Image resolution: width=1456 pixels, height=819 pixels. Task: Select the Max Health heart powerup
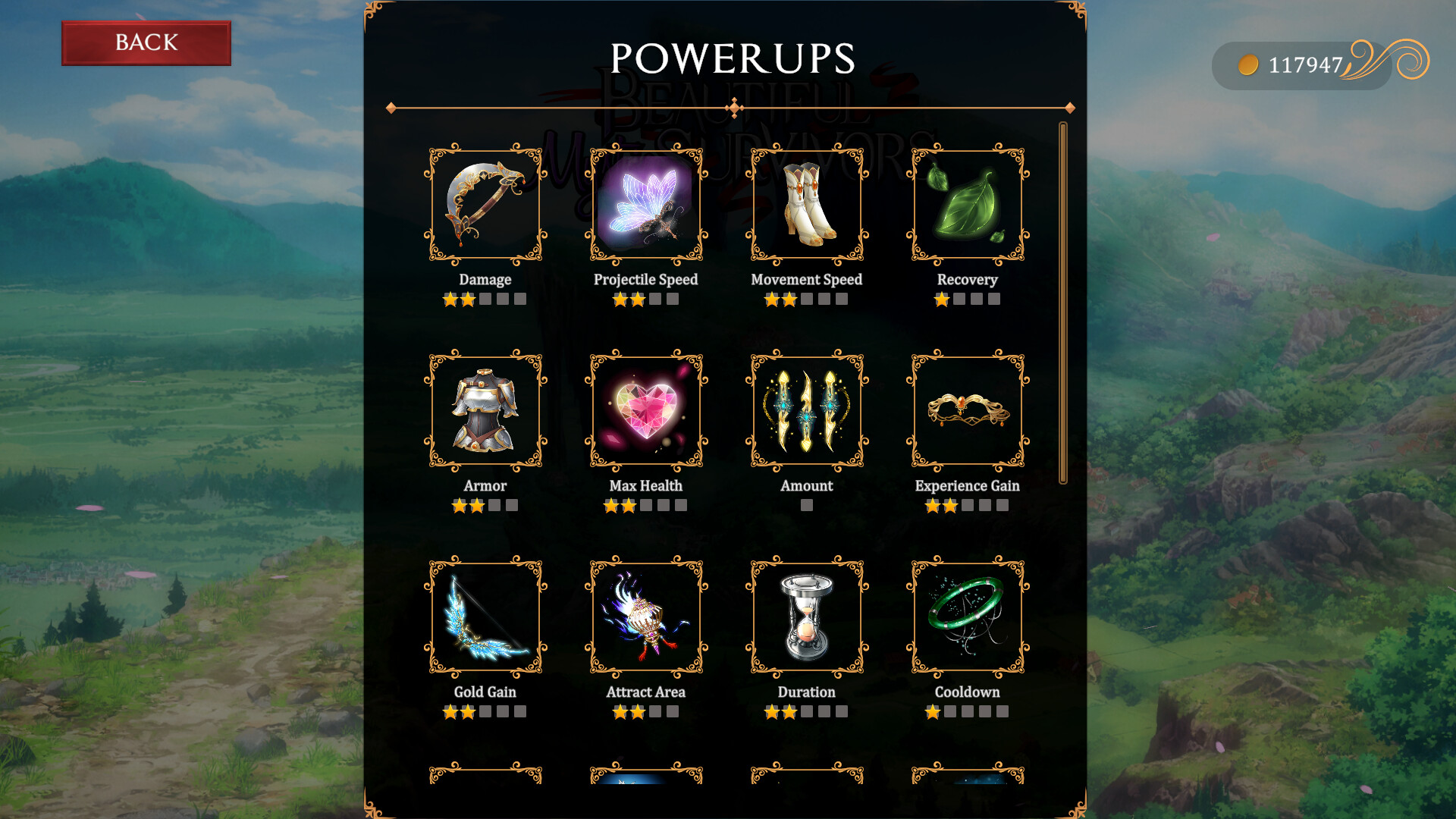click(x=645, y=412)
